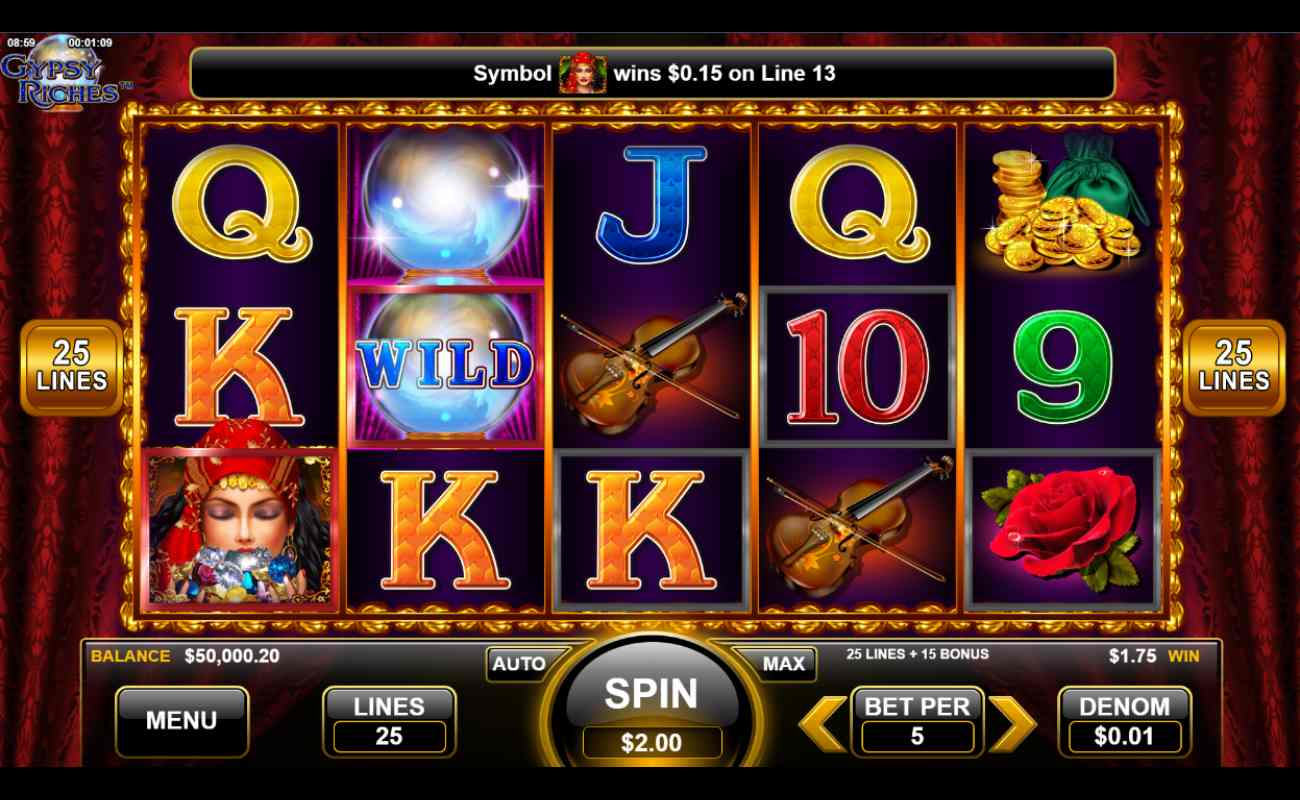Open the game MENU

click(x=182, y=719)
